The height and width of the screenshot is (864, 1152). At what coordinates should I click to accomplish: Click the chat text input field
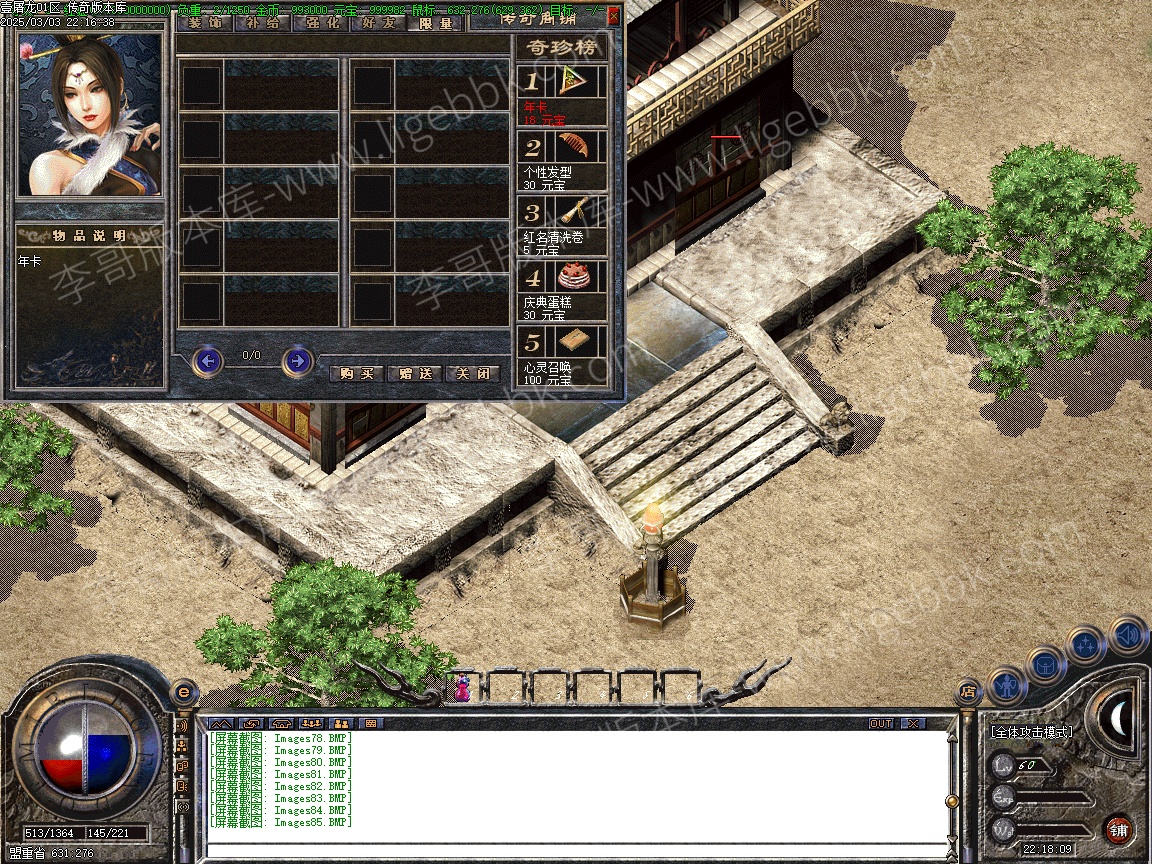575,850
